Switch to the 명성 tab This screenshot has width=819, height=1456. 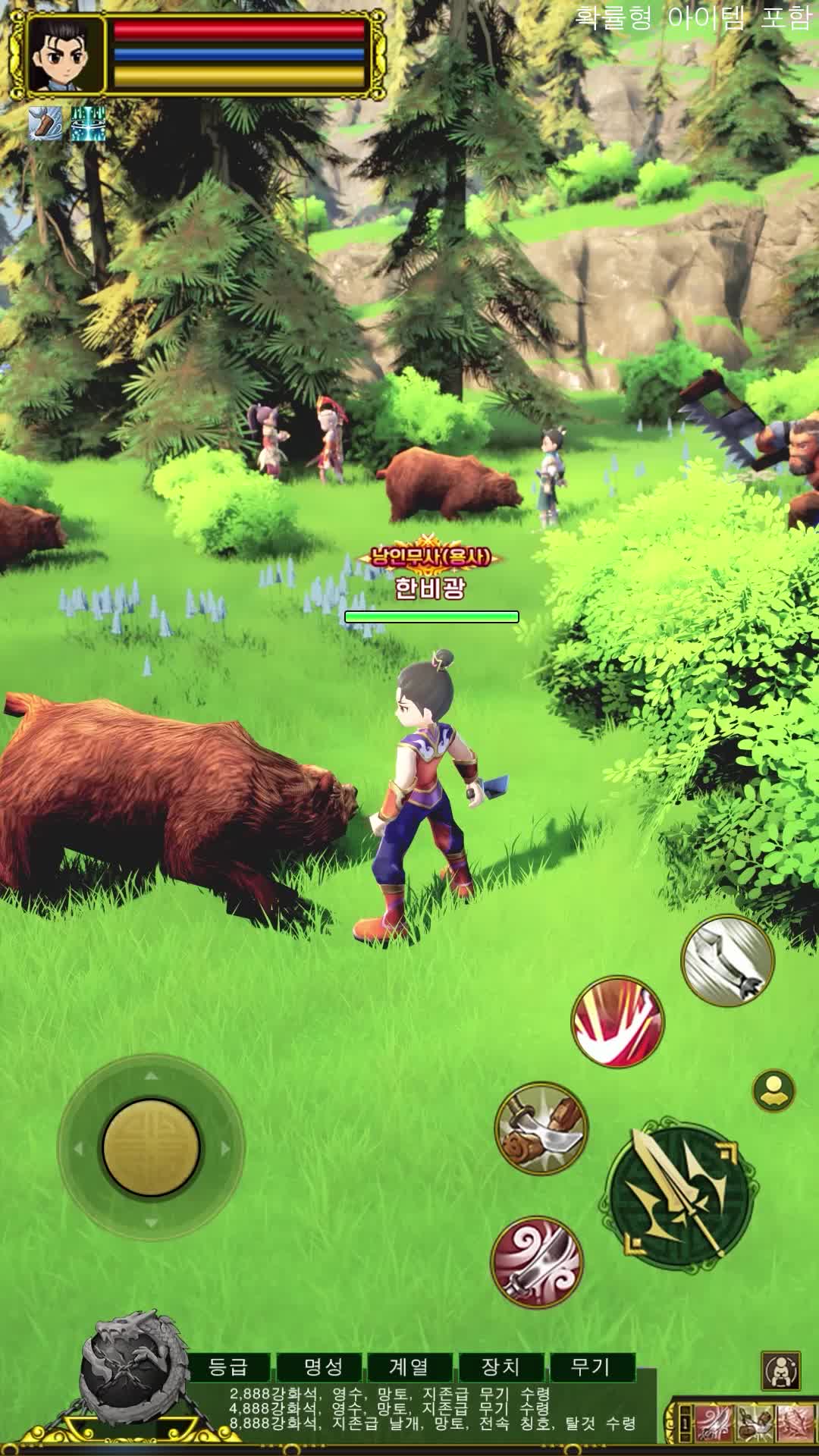tap(323, 1367)
